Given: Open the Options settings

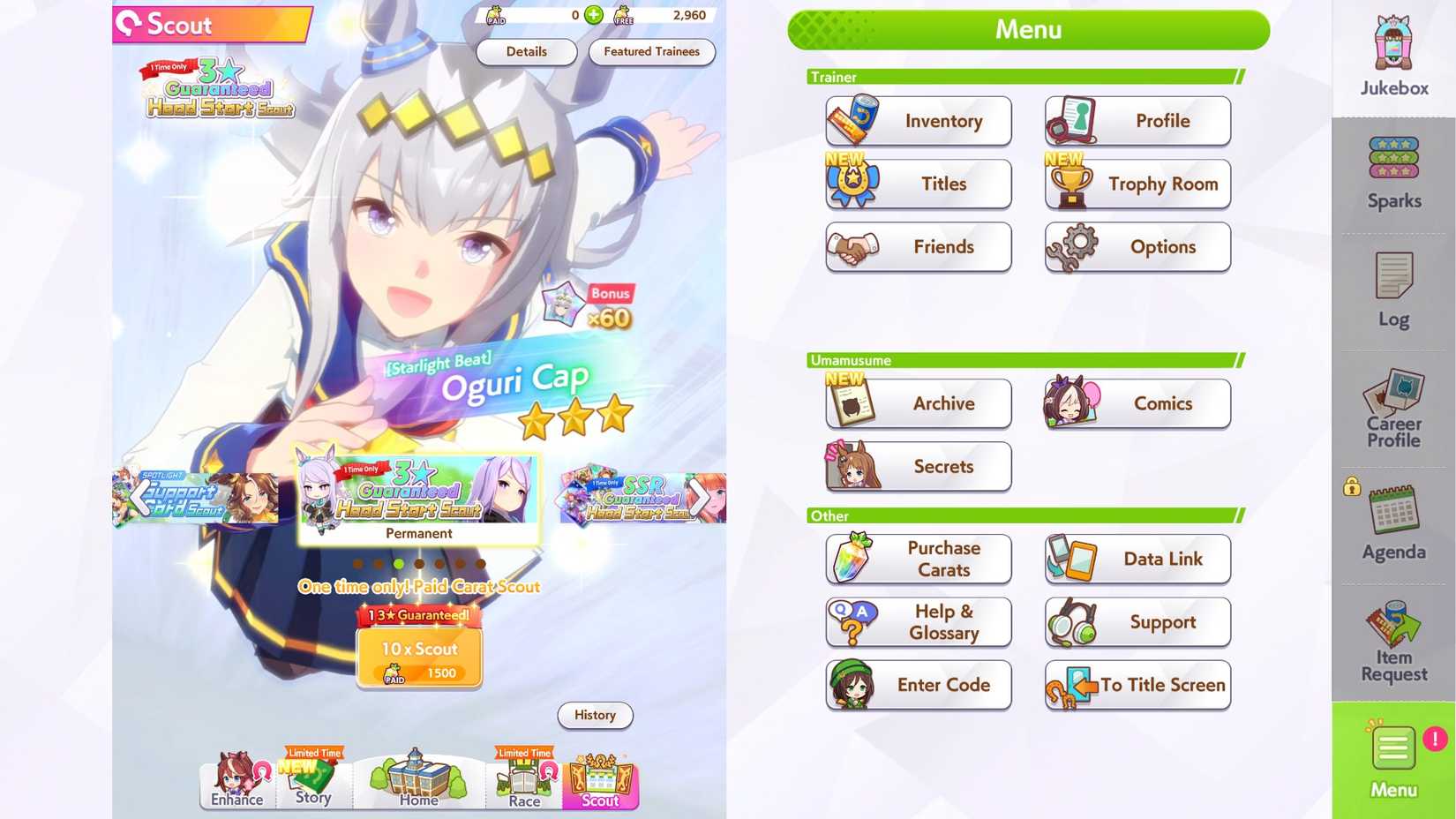Looking at the screenshot, I should tap(1137, 247).
